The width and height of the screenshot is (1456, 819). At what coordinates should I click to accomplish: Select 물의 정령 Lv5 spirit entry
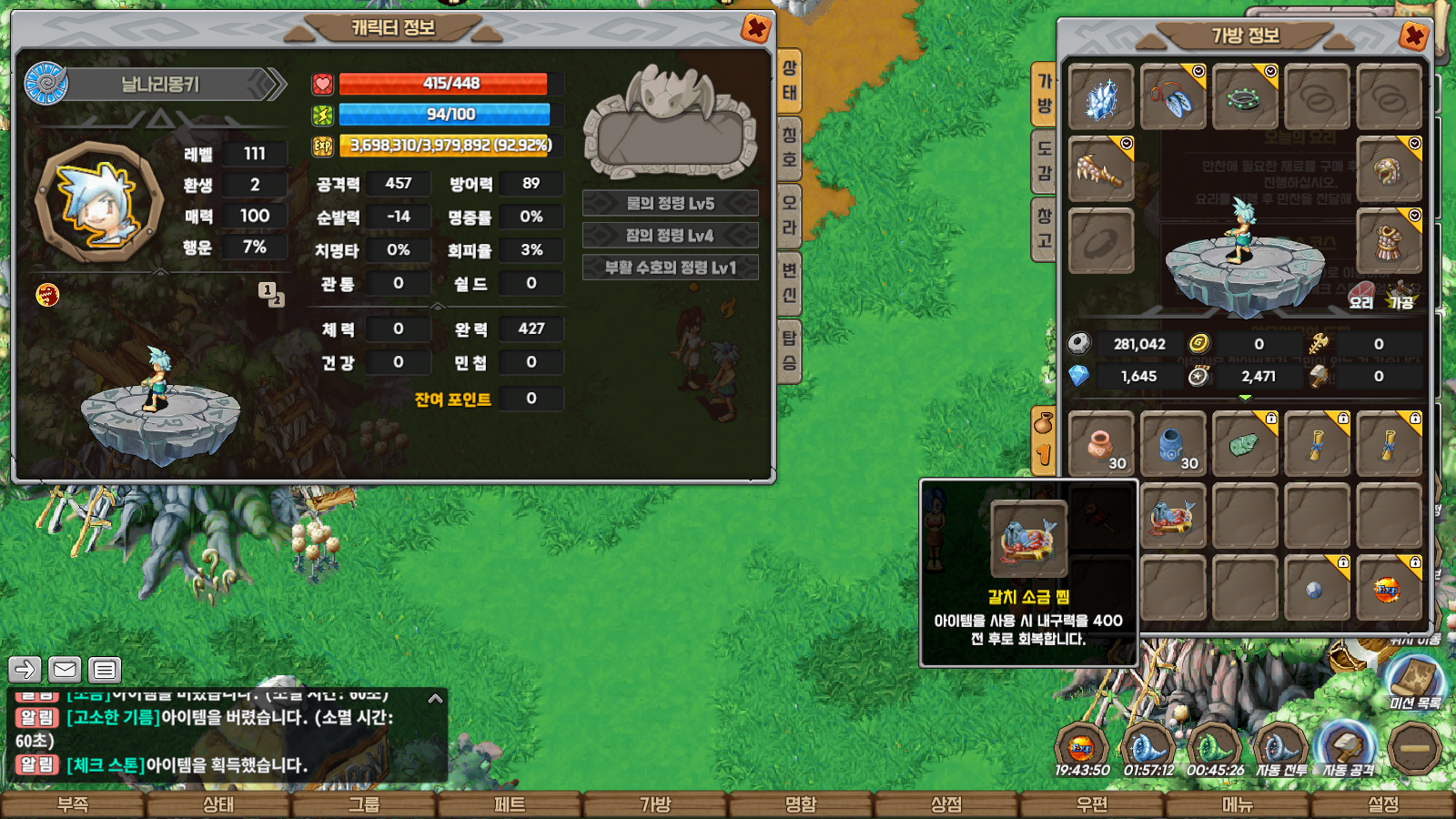coord(670,203)
